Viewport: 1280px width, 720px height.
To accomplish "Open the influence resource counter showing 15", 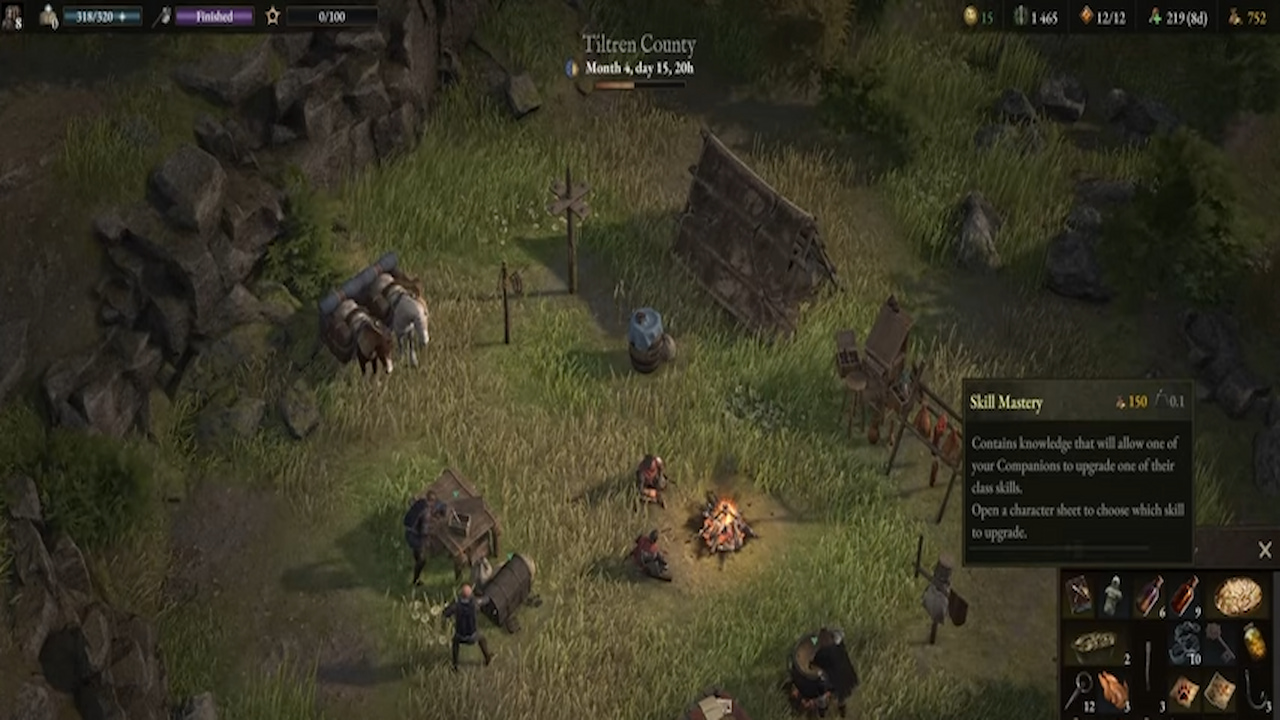I will [x=977, y=17].
